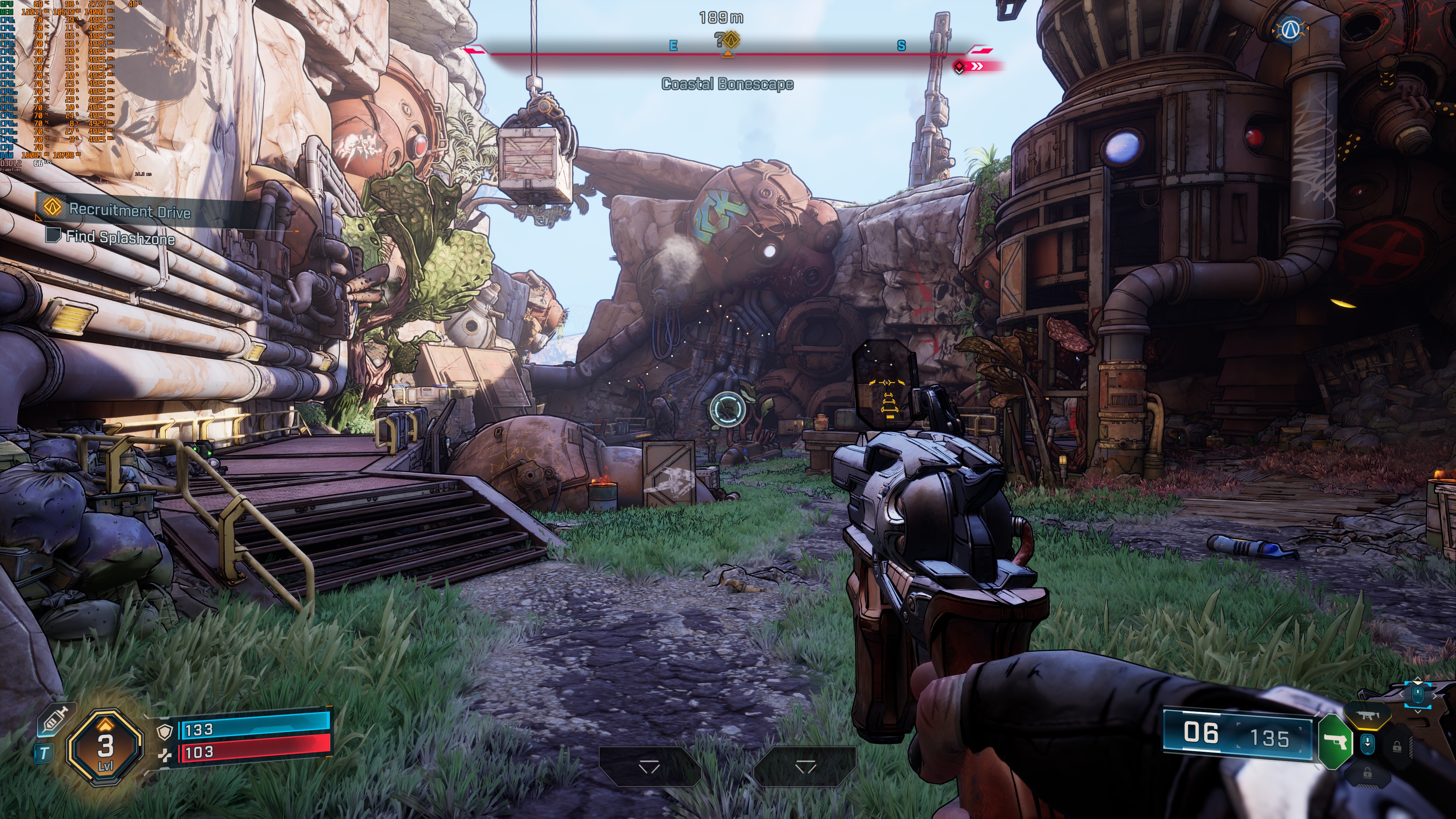Select the green pistol weapon slot
The width and height of the screenshot is (1456, 819).
coord(1335,742)
